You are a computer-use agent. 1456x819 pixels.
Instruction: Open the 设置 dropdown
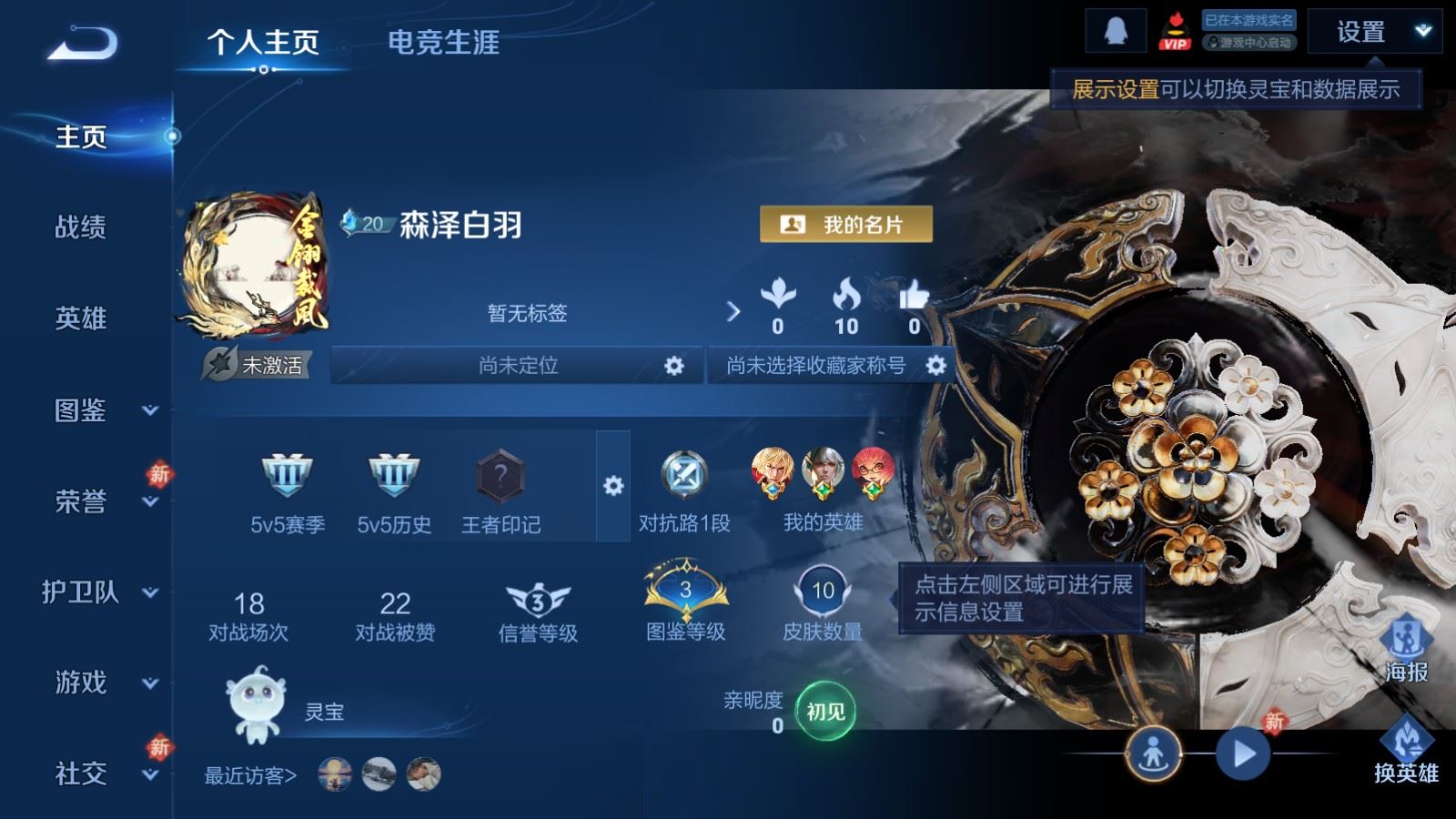1374,33
